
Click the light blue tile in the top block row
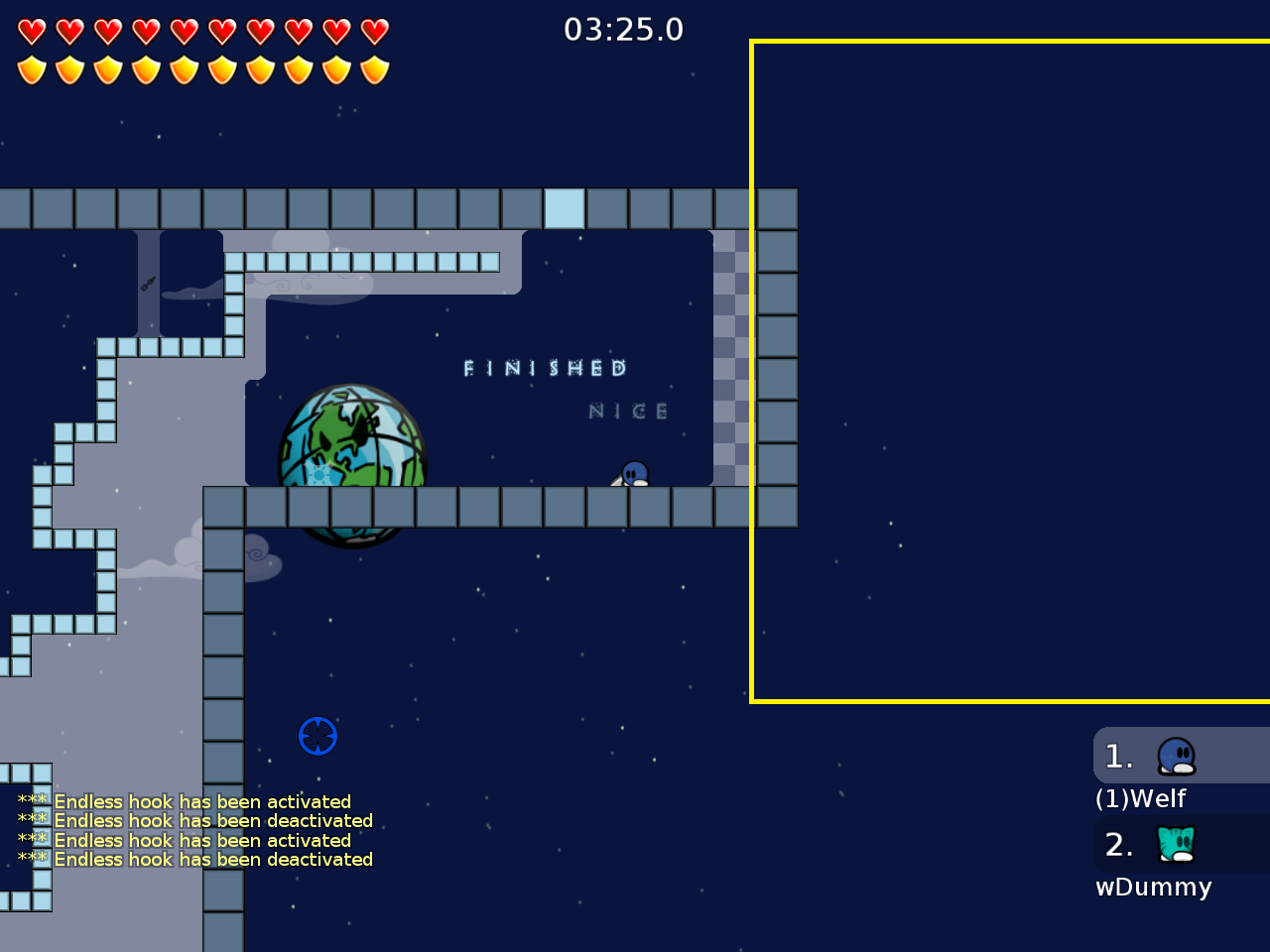tap(566, 208)
